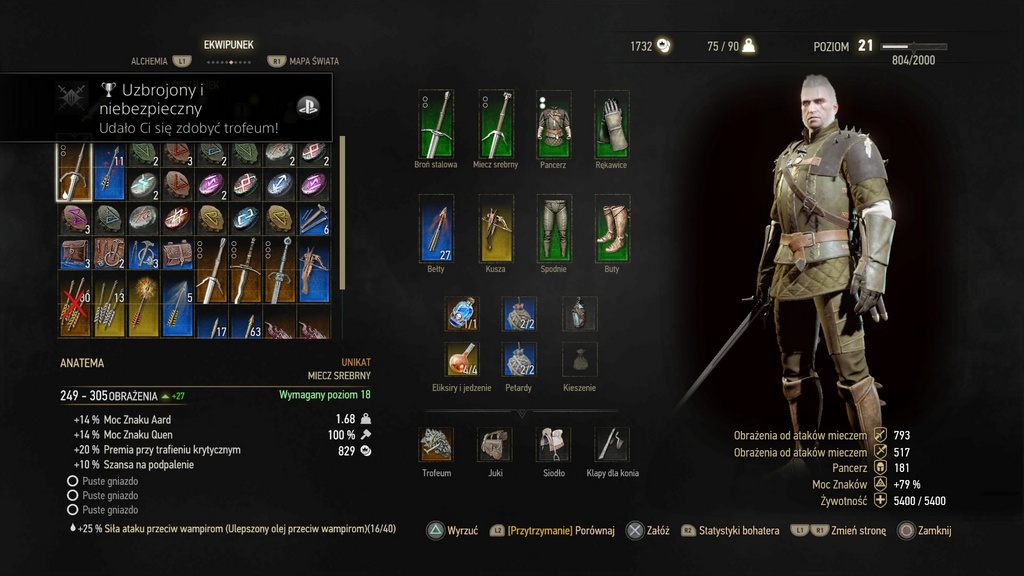Select the Siodło saddle slot
This screenshot has width=1024, height=576.
click(x=553, y=445)
